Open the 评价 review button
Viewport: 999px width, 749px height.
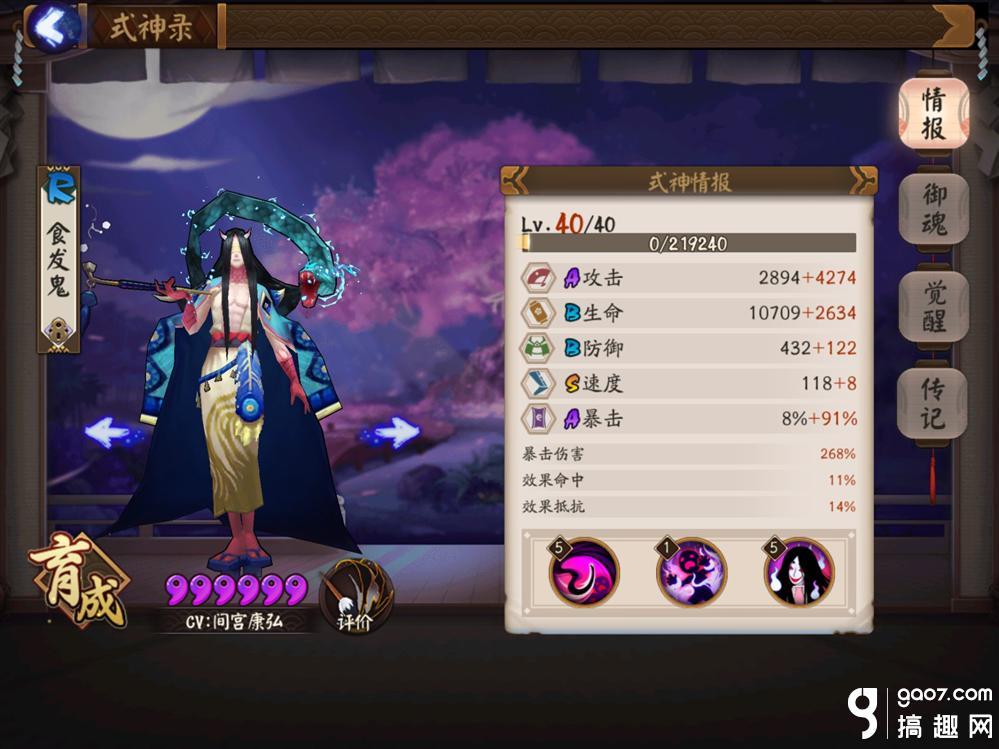(x=356, y=596)
